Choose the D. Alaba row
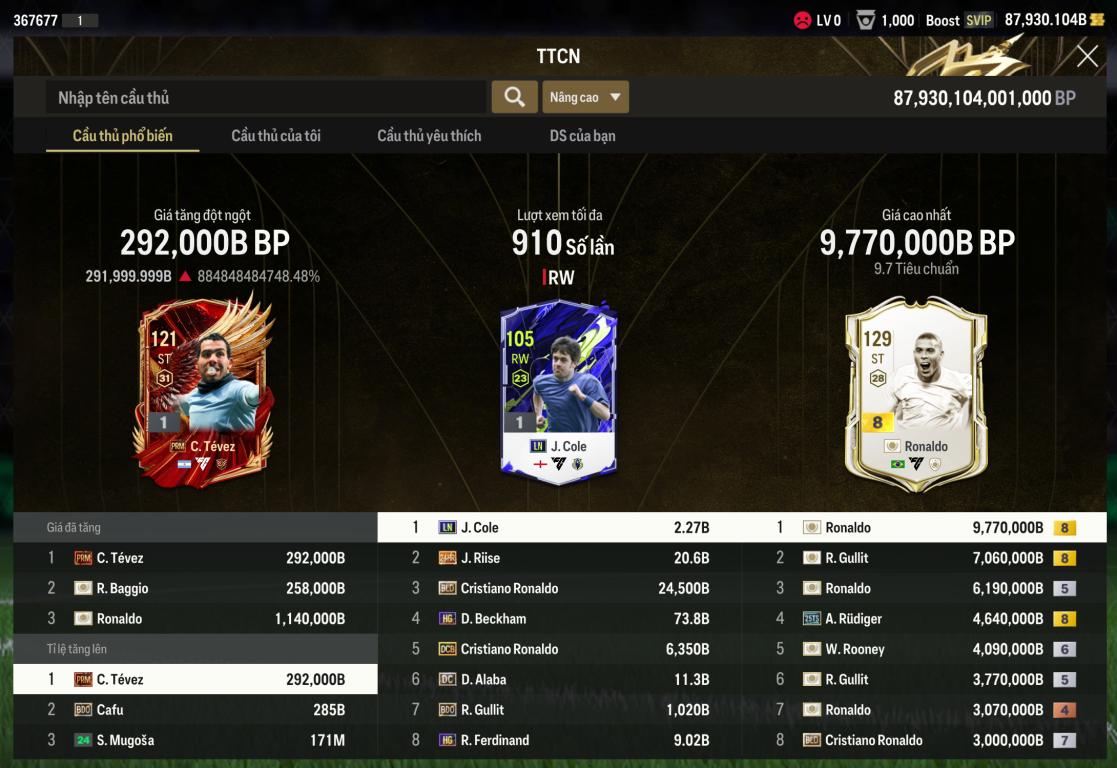The height and width of the screenshot is (768, 1117). 559,680
